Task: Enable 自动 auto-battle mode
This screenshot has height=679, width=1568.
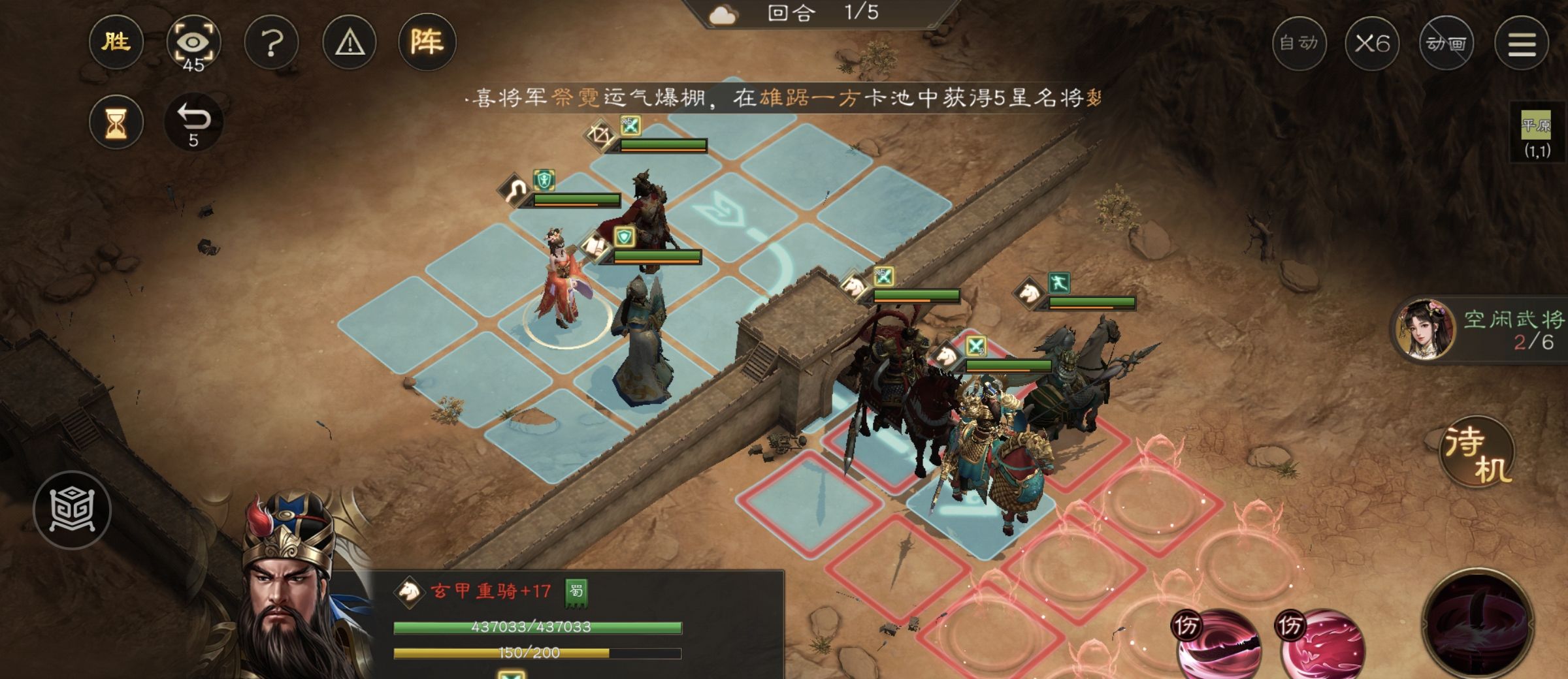Action: [1300, 42]
